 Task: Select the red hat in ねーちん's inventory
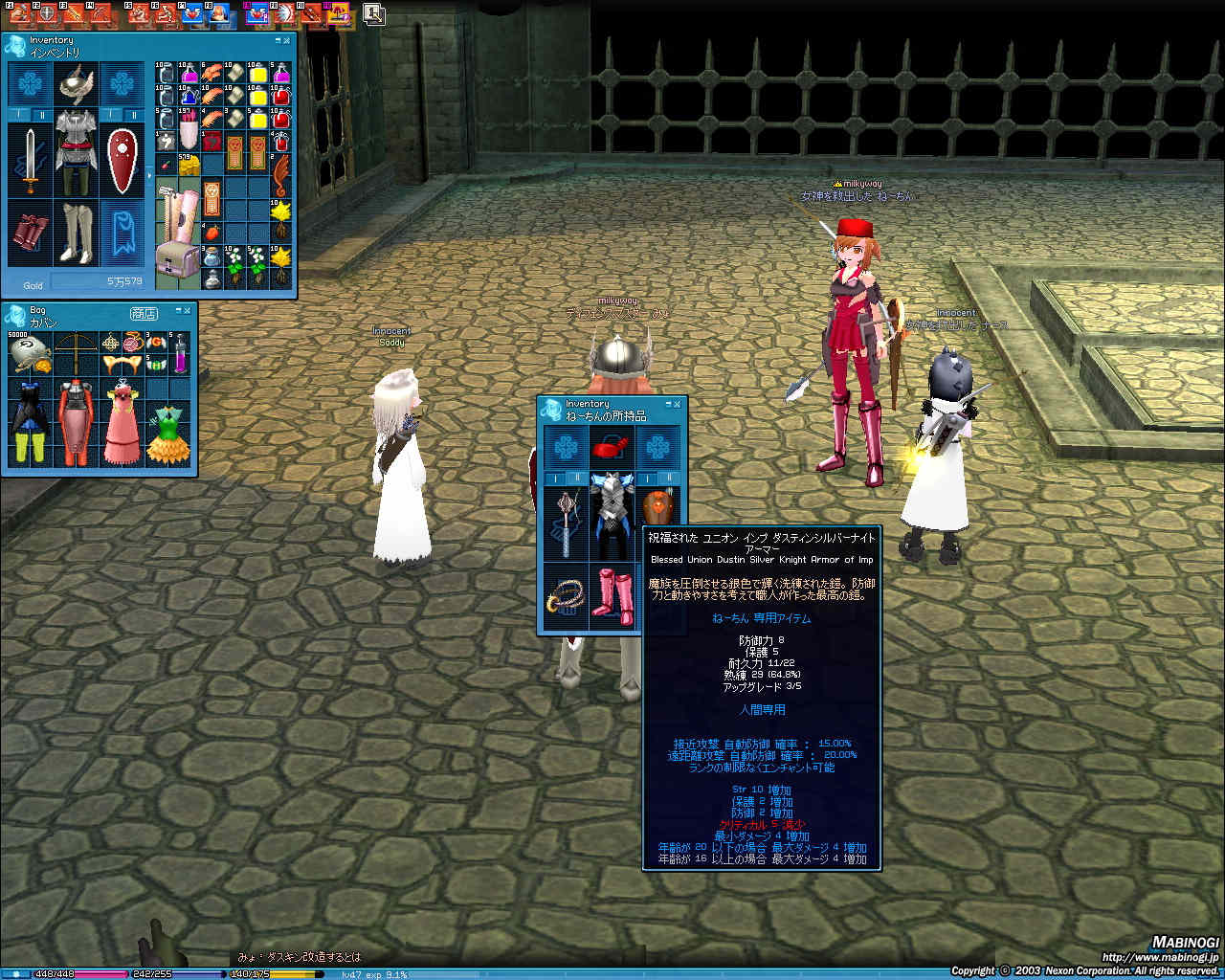612,447
